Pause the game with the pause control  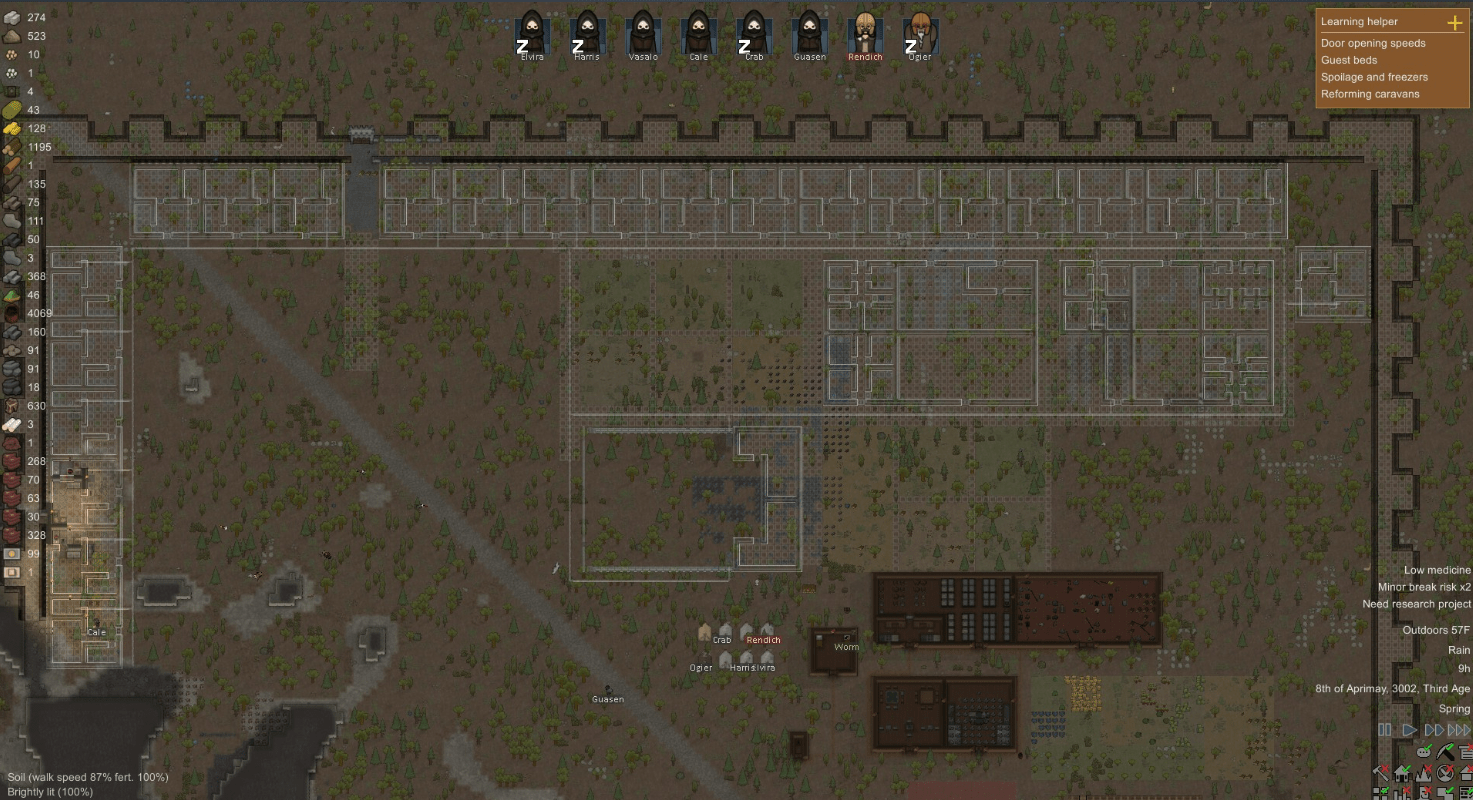pos(1385,730)
